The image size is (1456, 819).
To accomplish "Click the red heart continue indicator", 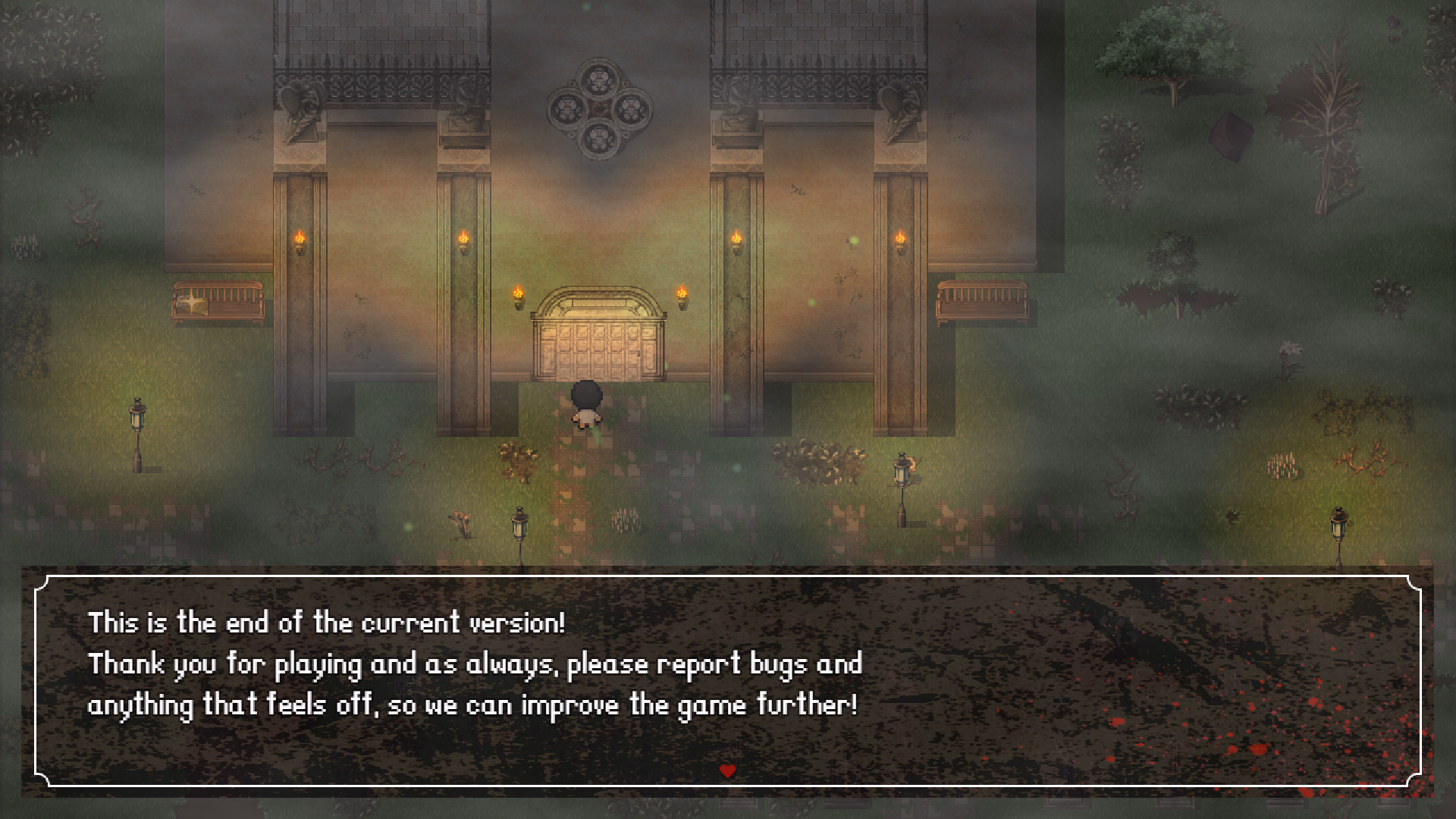I will [727, 770].
